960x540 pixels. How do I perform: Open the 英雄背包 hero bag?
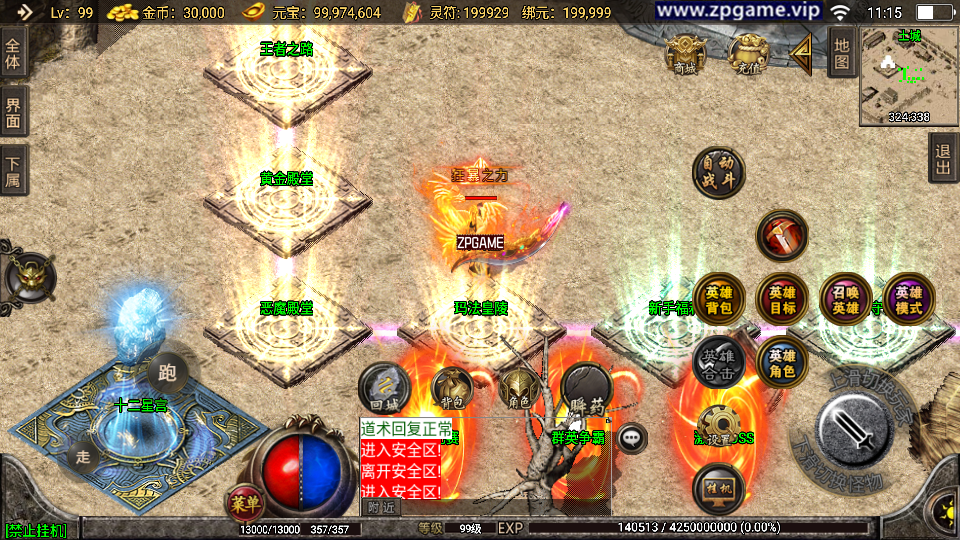718,300
